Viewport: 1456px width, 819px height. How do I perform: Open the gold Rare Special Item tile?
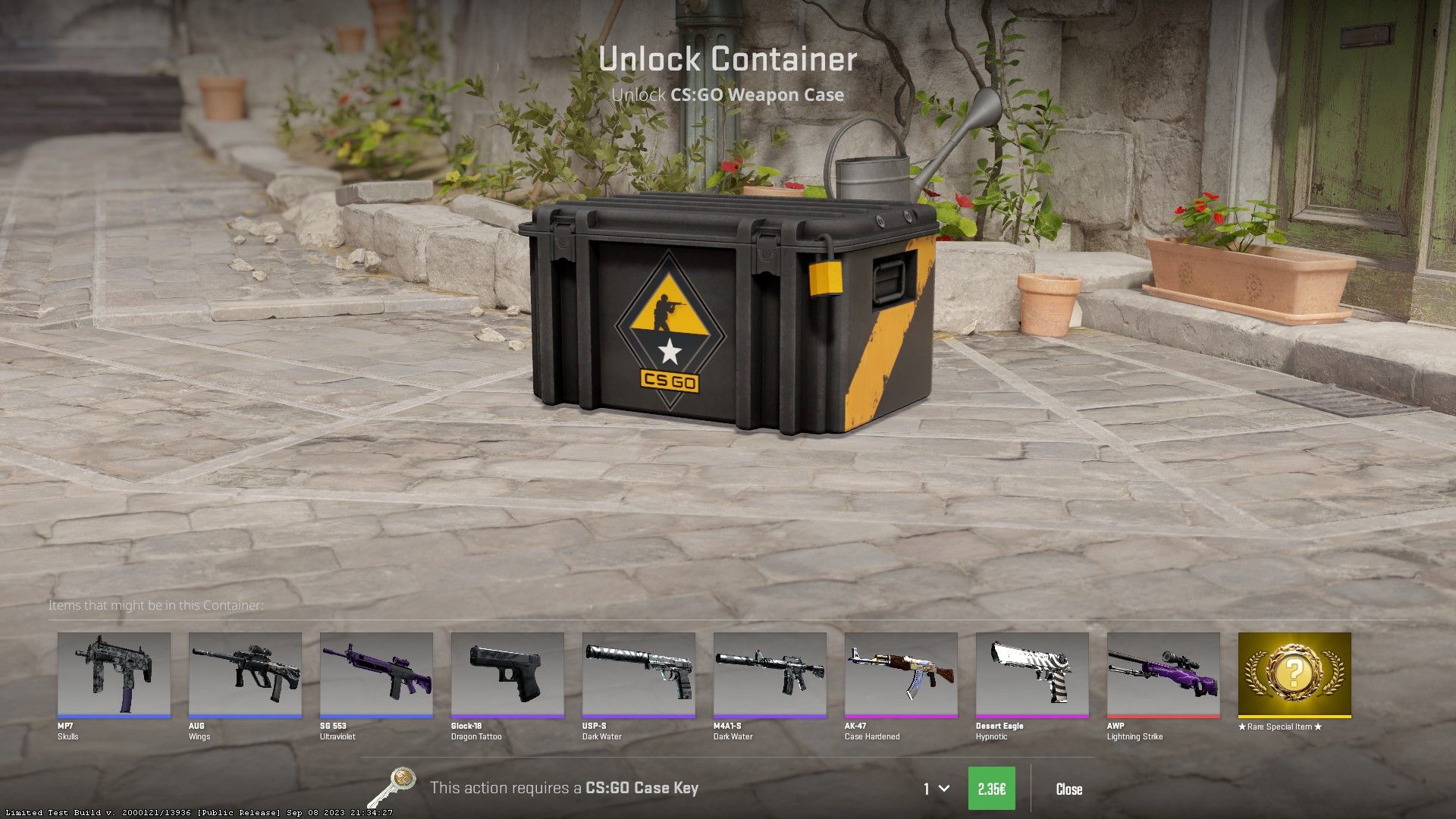pyautogui.click(x=1294, y=674)
